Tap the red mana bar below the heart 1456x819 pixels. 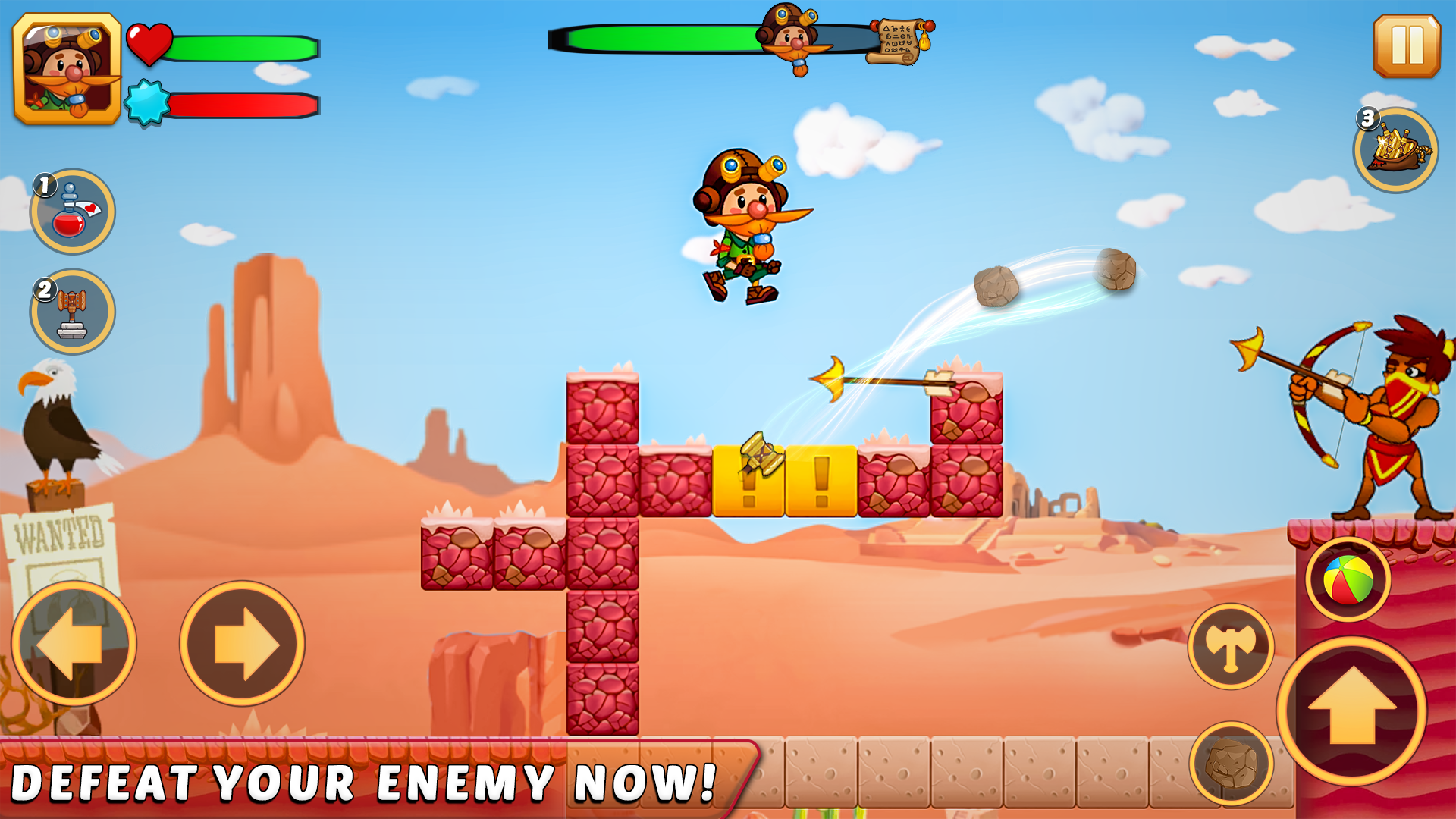(x=243, y=105)
